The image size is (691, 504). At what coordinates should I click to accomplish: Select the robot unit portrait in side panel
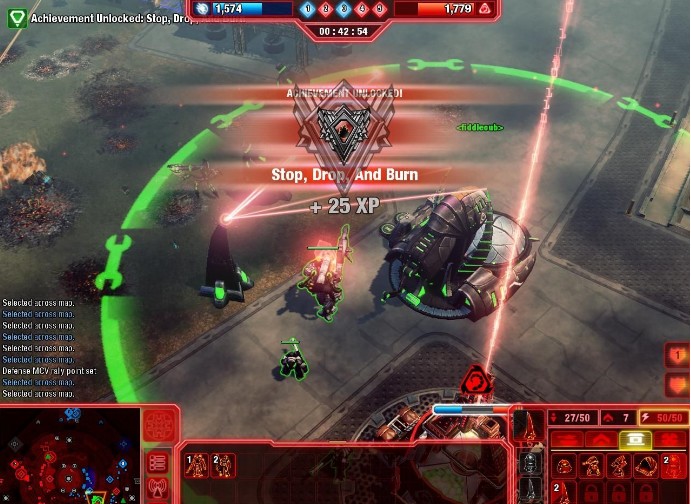(528, 465)
